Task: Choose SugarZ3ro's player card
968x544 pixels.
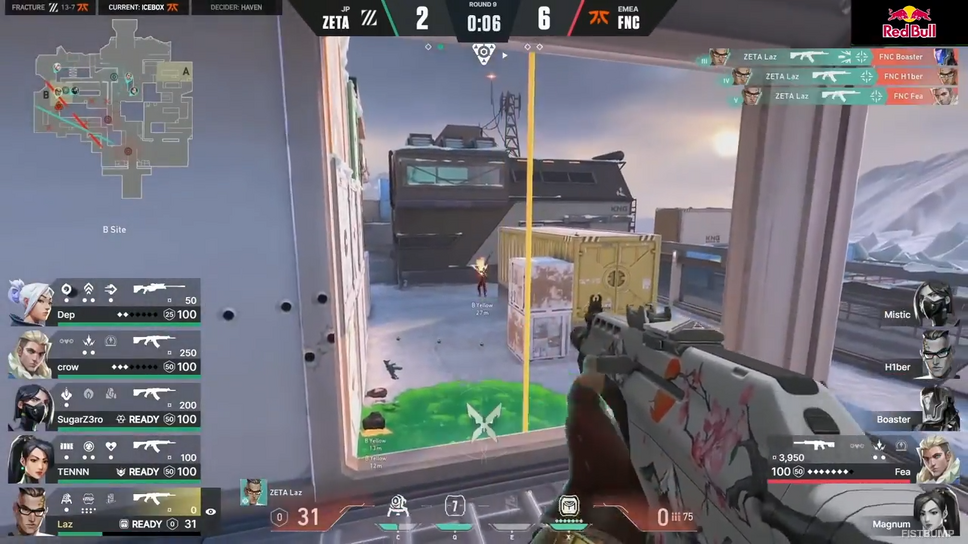Action: [x=104, y=406]
